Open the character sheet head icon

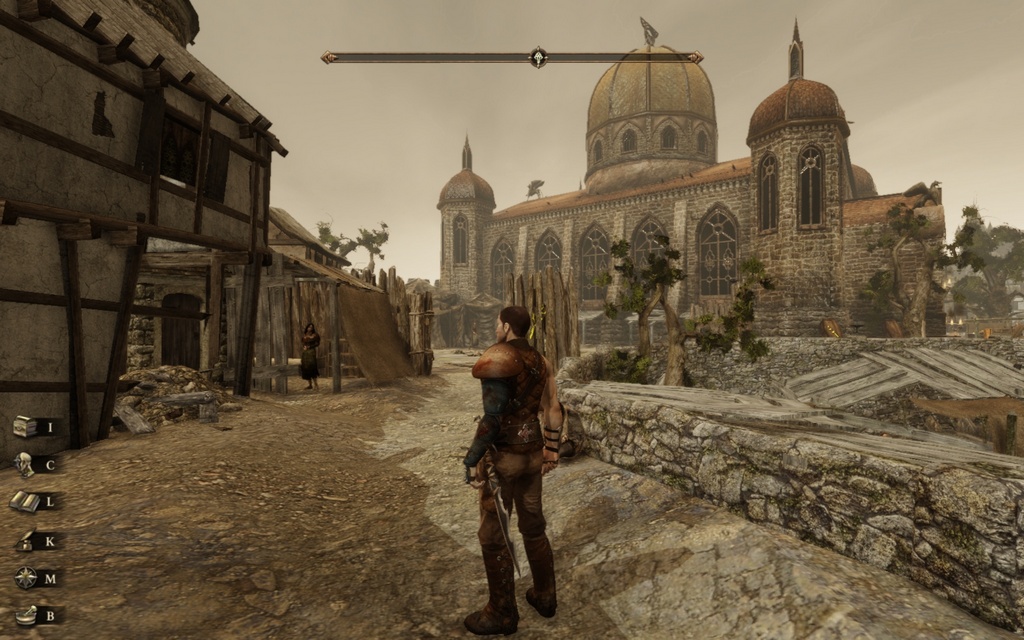(24, 464)
